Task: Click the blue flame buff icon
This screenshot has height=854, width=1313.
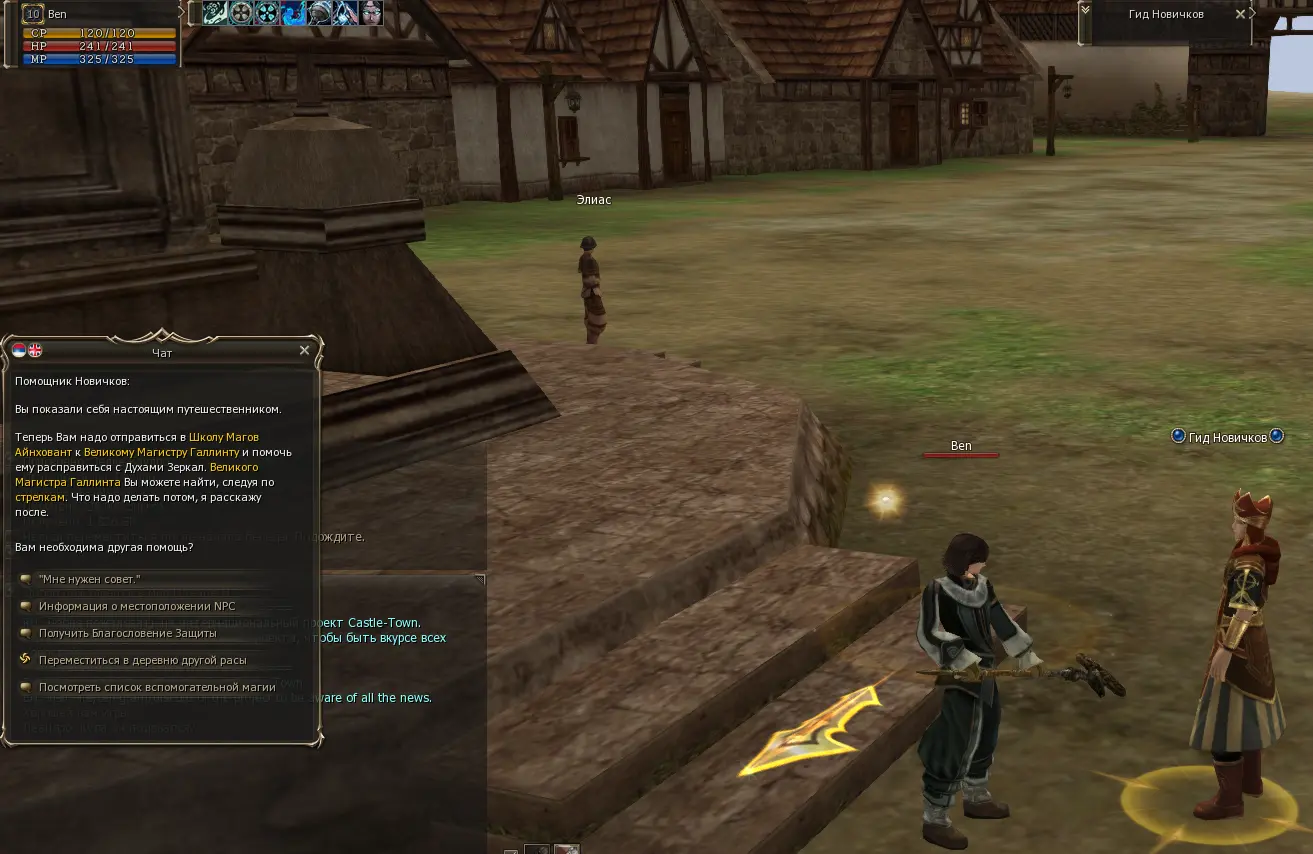Action: [293, 13]
